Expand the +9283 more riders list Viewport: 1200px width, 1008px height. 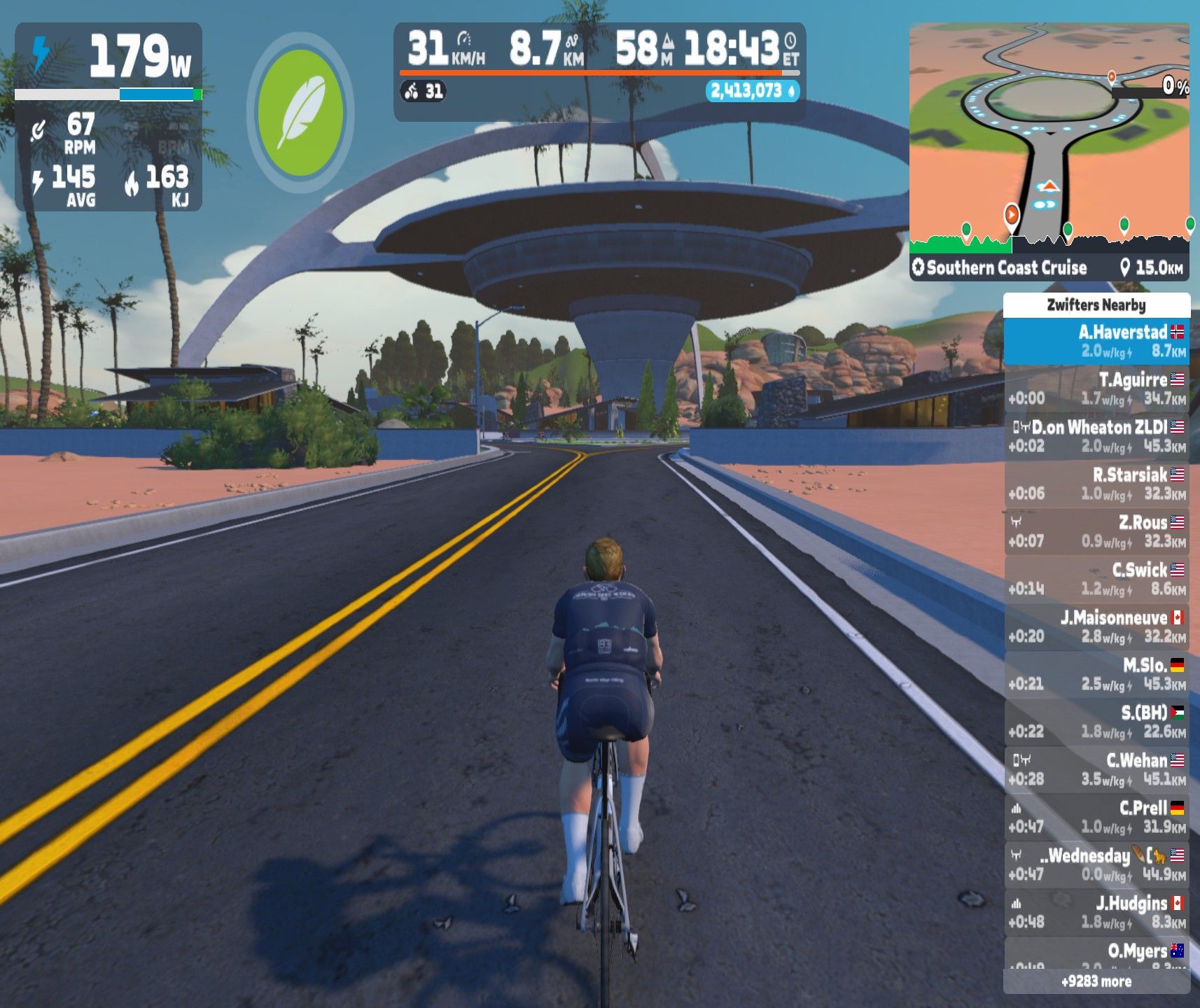click(1096, 981)
